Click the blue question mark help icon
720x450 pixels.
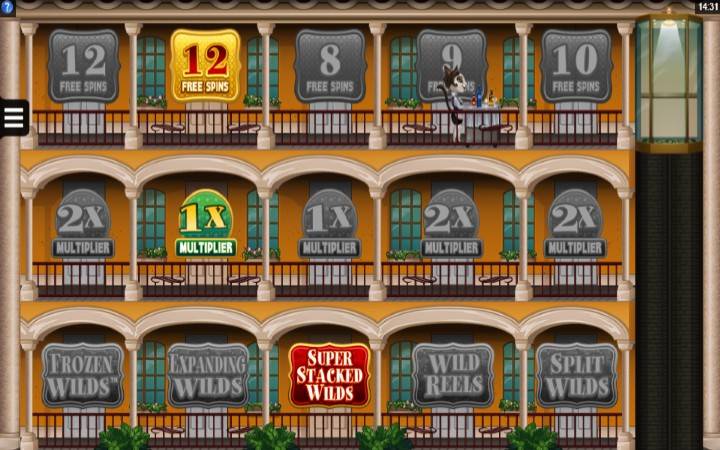[x=7, y=7]
